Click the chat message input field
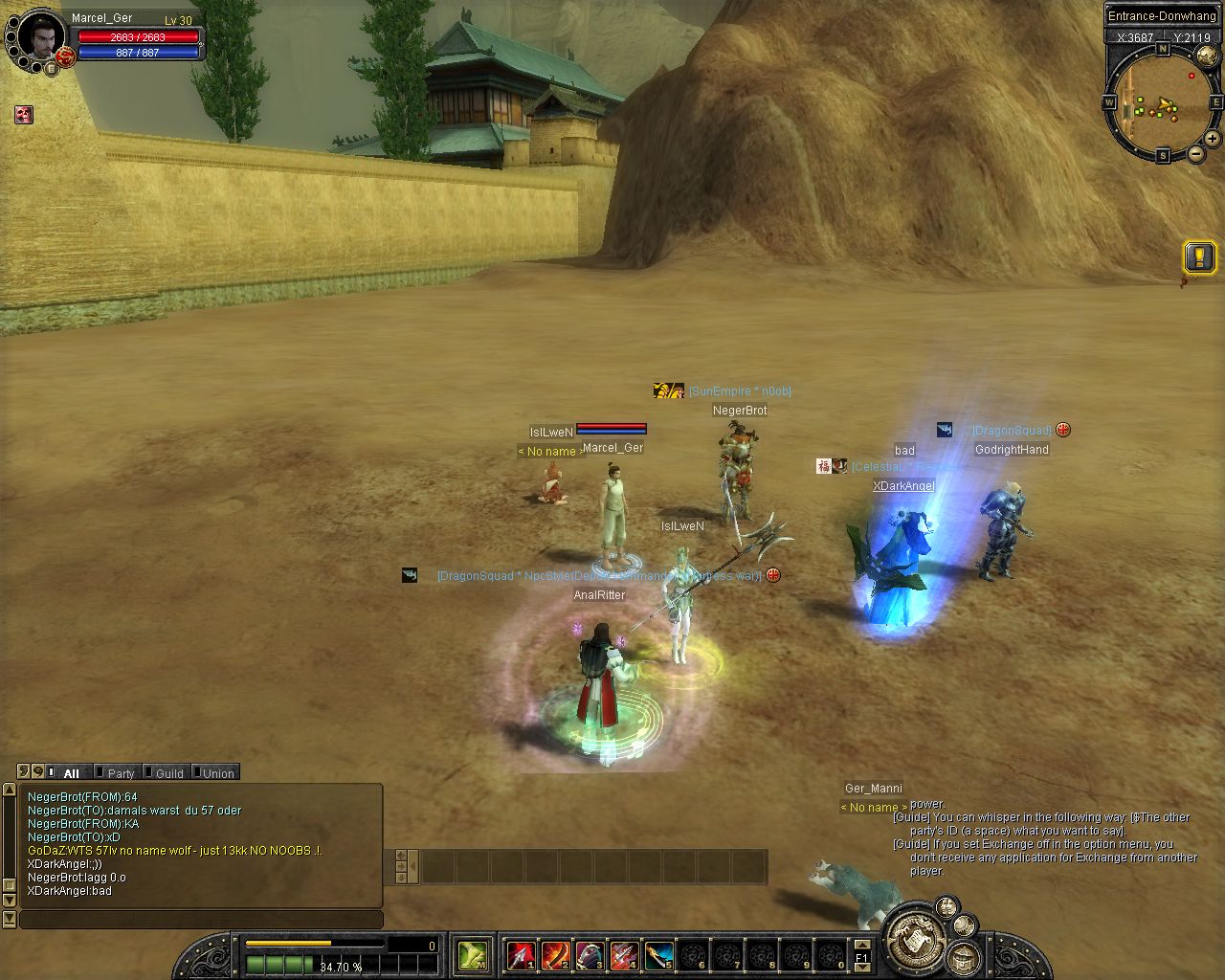Screen dimensions: 1225x980 pos(201,920)
